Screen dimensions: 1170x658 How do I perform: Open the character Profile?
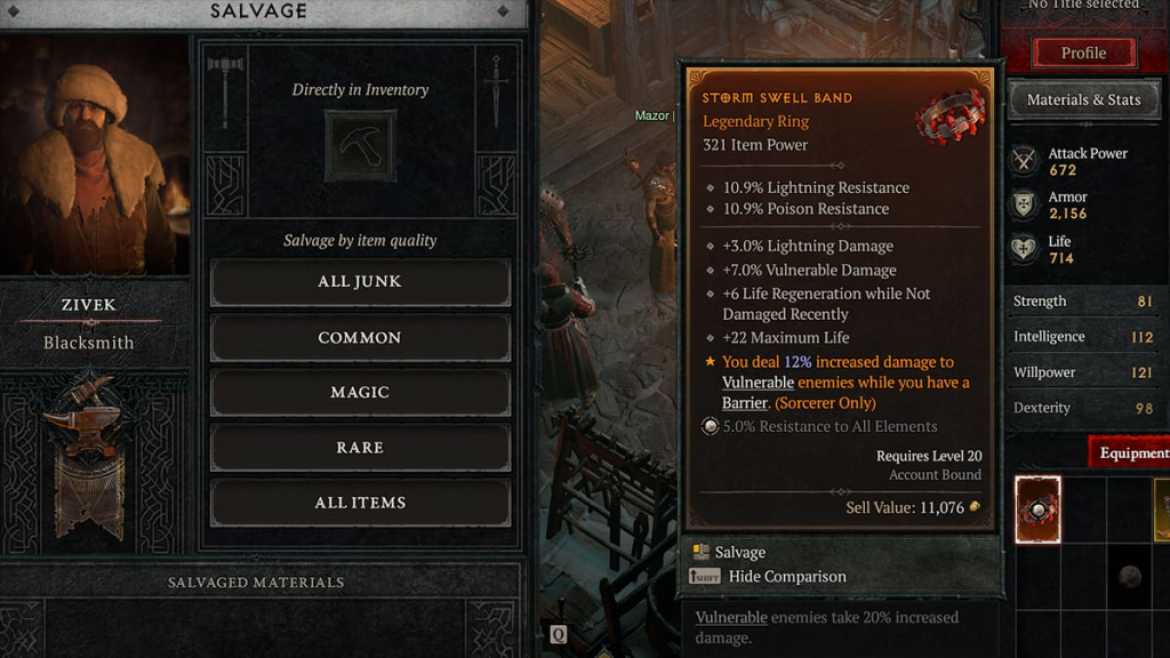point(1083,53)
